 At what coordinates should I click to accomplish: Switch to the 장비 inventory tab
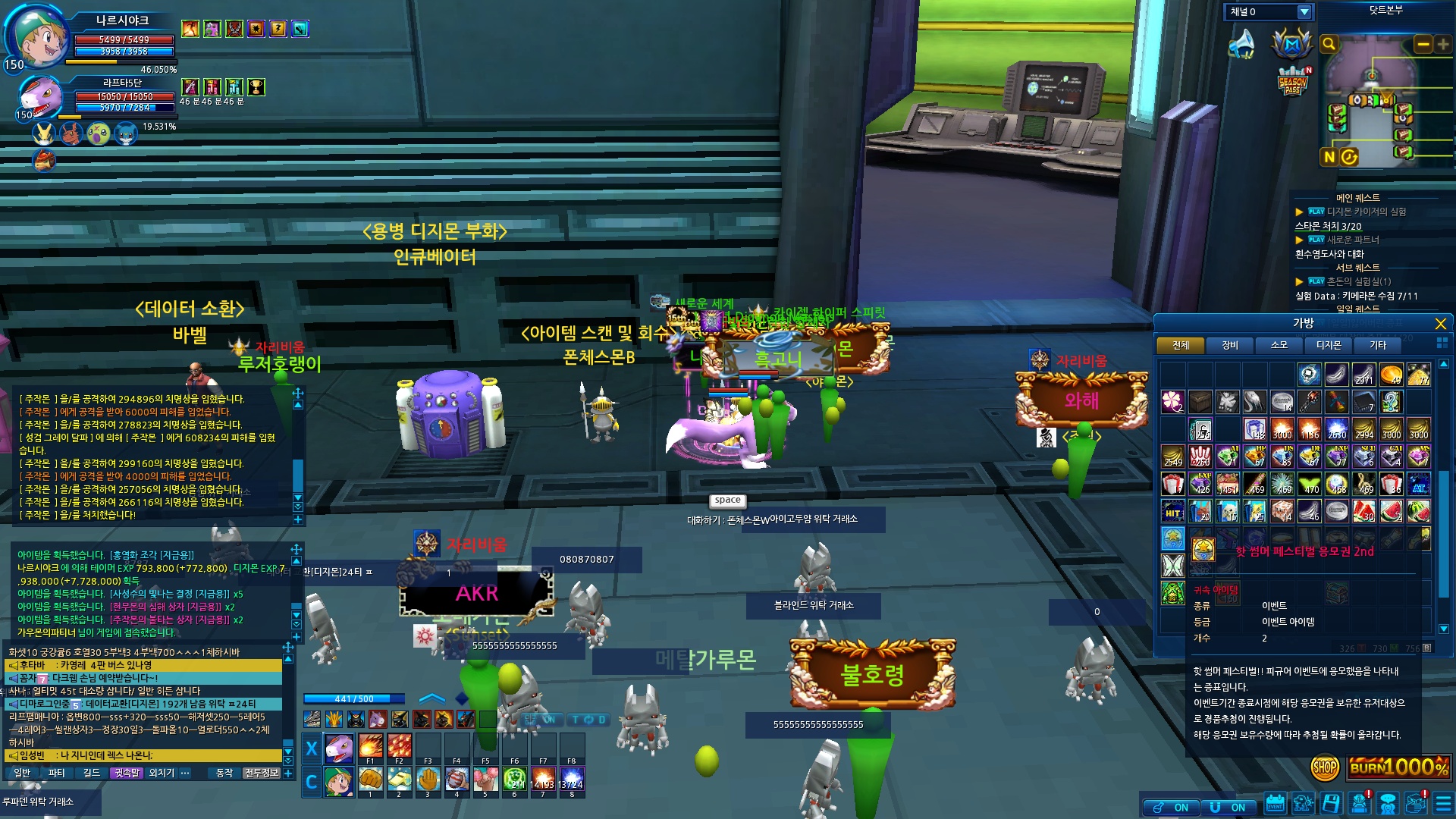click(x=1230, y=345)
